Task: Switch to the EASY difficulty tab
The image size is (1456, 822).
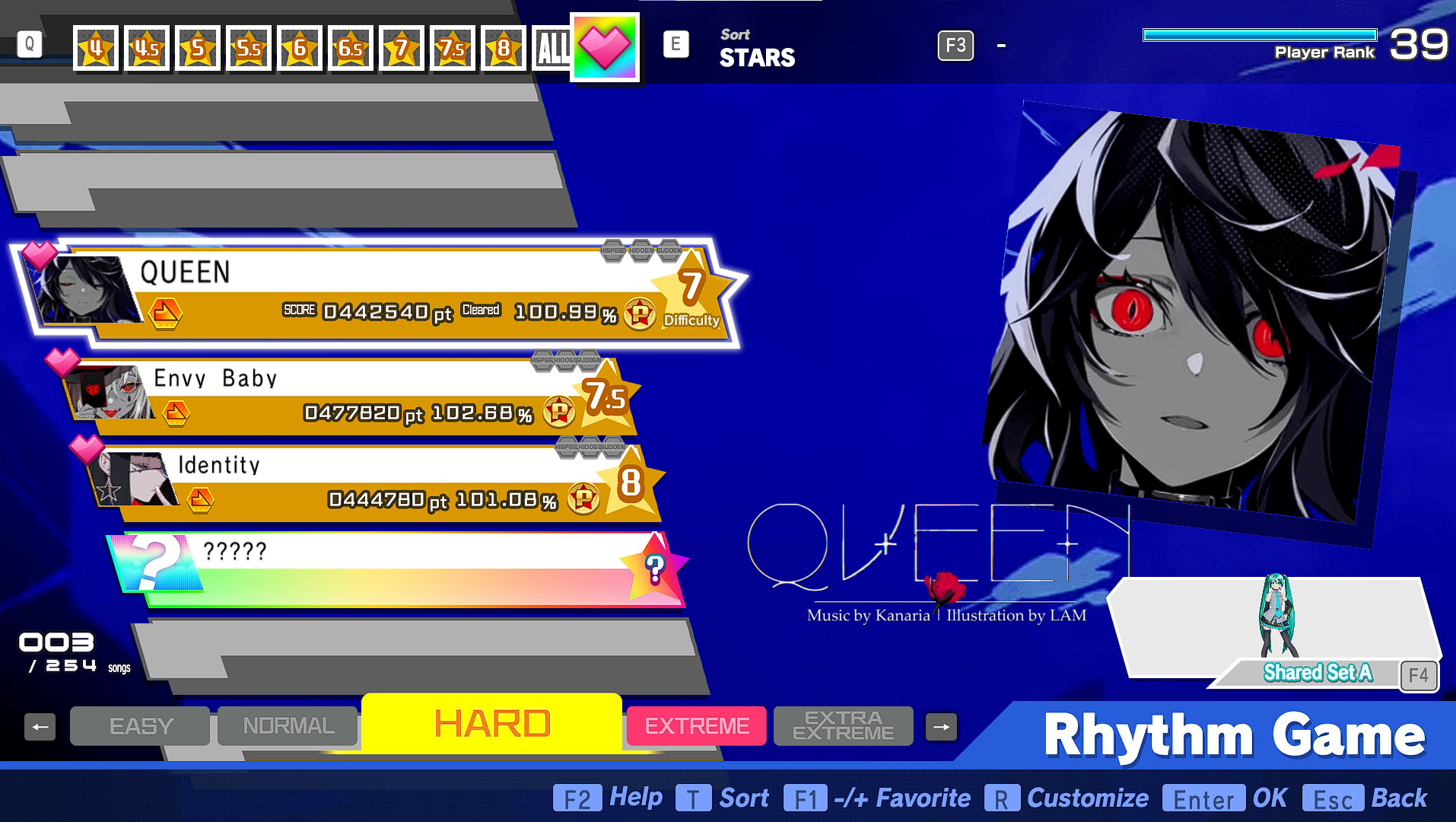Action: 139,726
